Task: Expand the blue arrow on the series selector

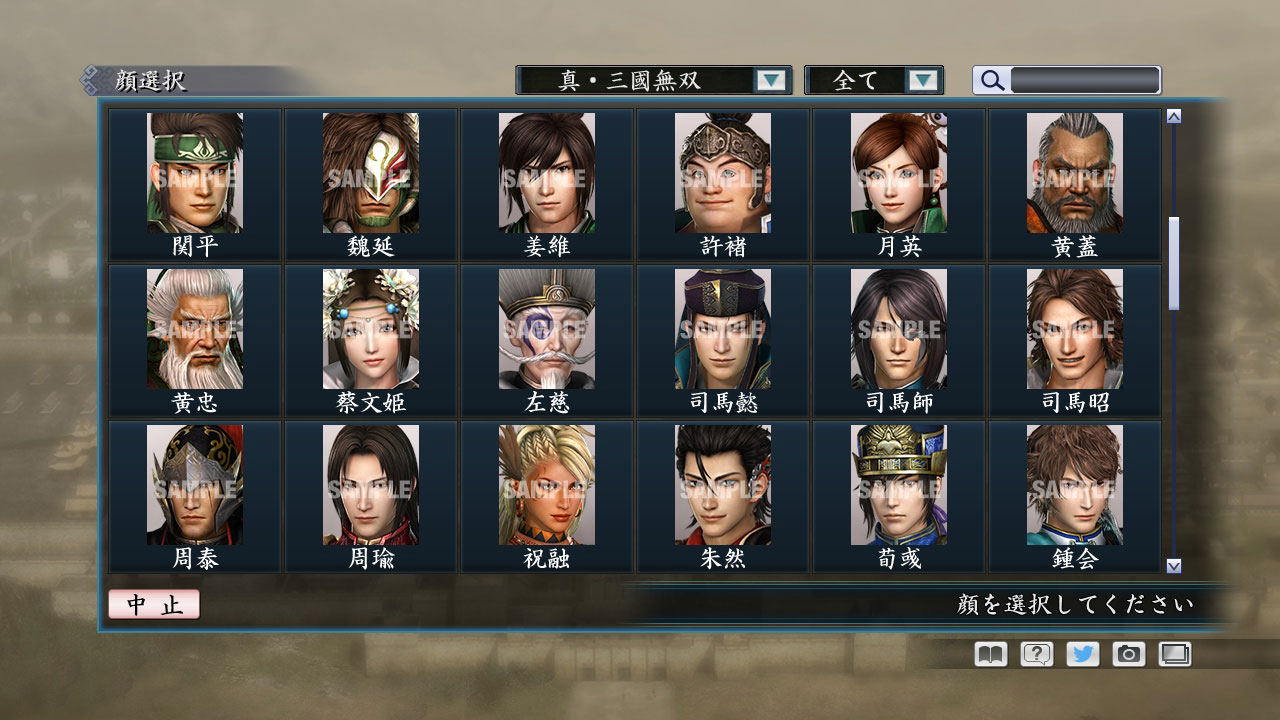Action: click(x=770, y=80)
